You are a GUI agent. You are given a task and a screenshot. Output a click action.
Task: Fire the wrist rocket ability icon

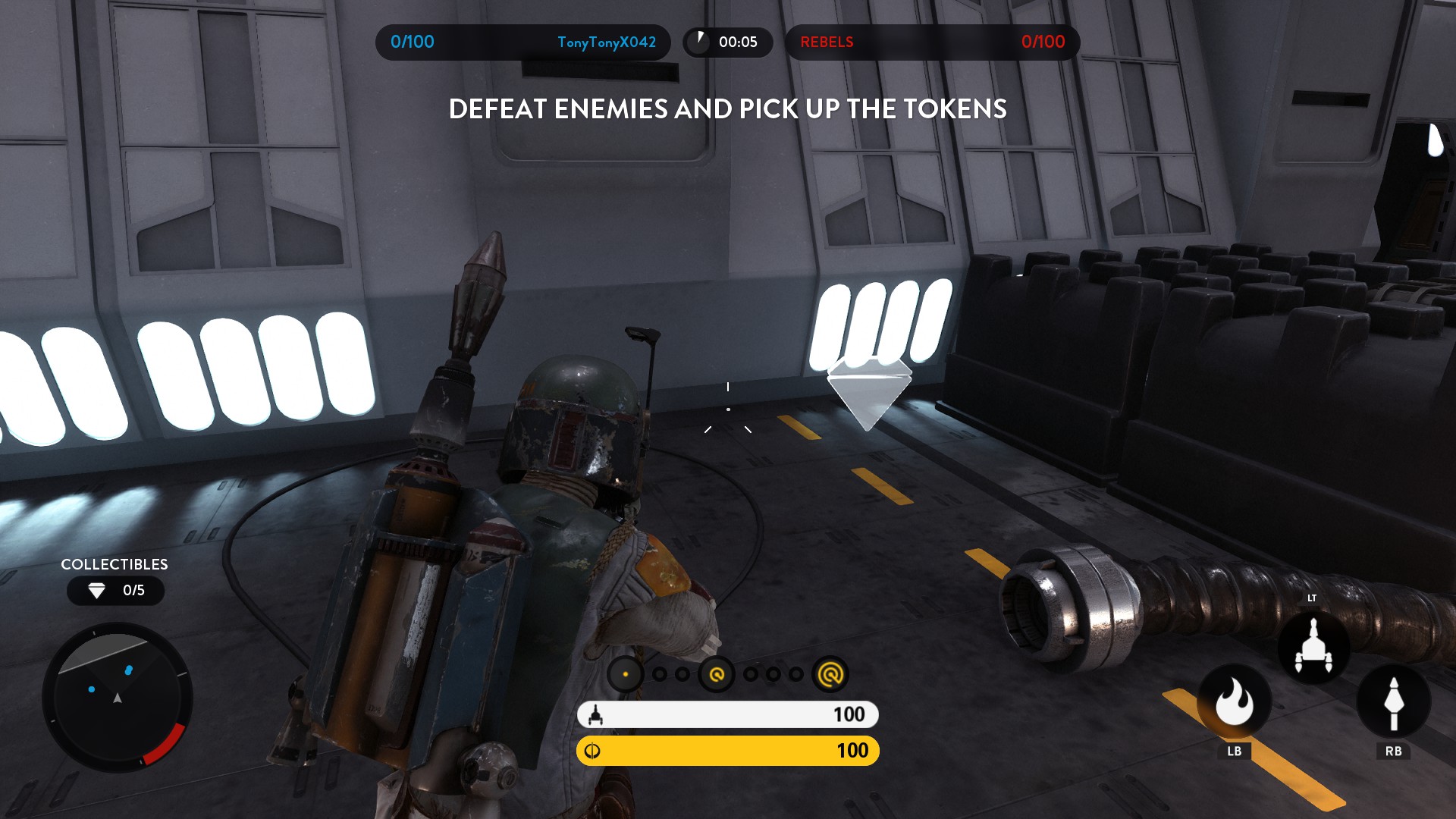point(1393,703)
